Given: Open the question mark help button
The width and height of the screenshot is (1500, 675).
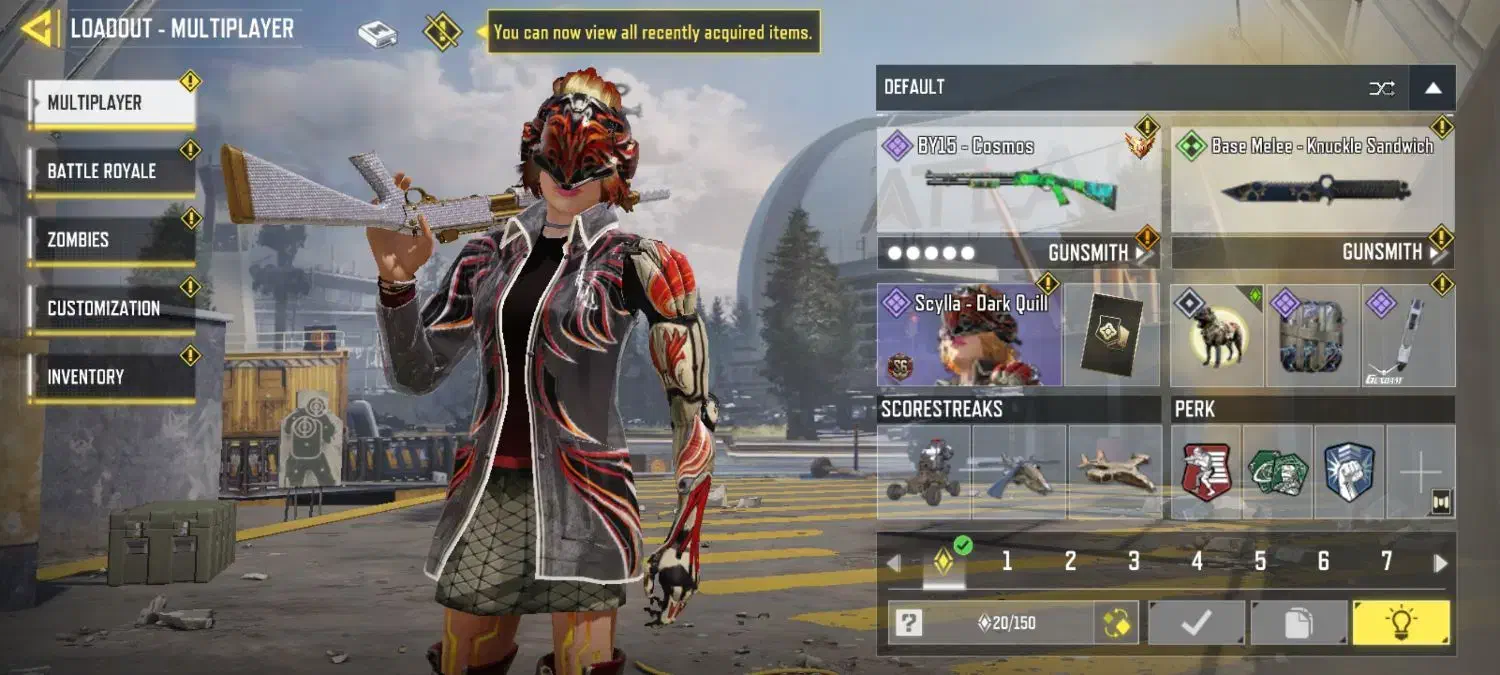Looking at the screenshot, I should point(908,623).
